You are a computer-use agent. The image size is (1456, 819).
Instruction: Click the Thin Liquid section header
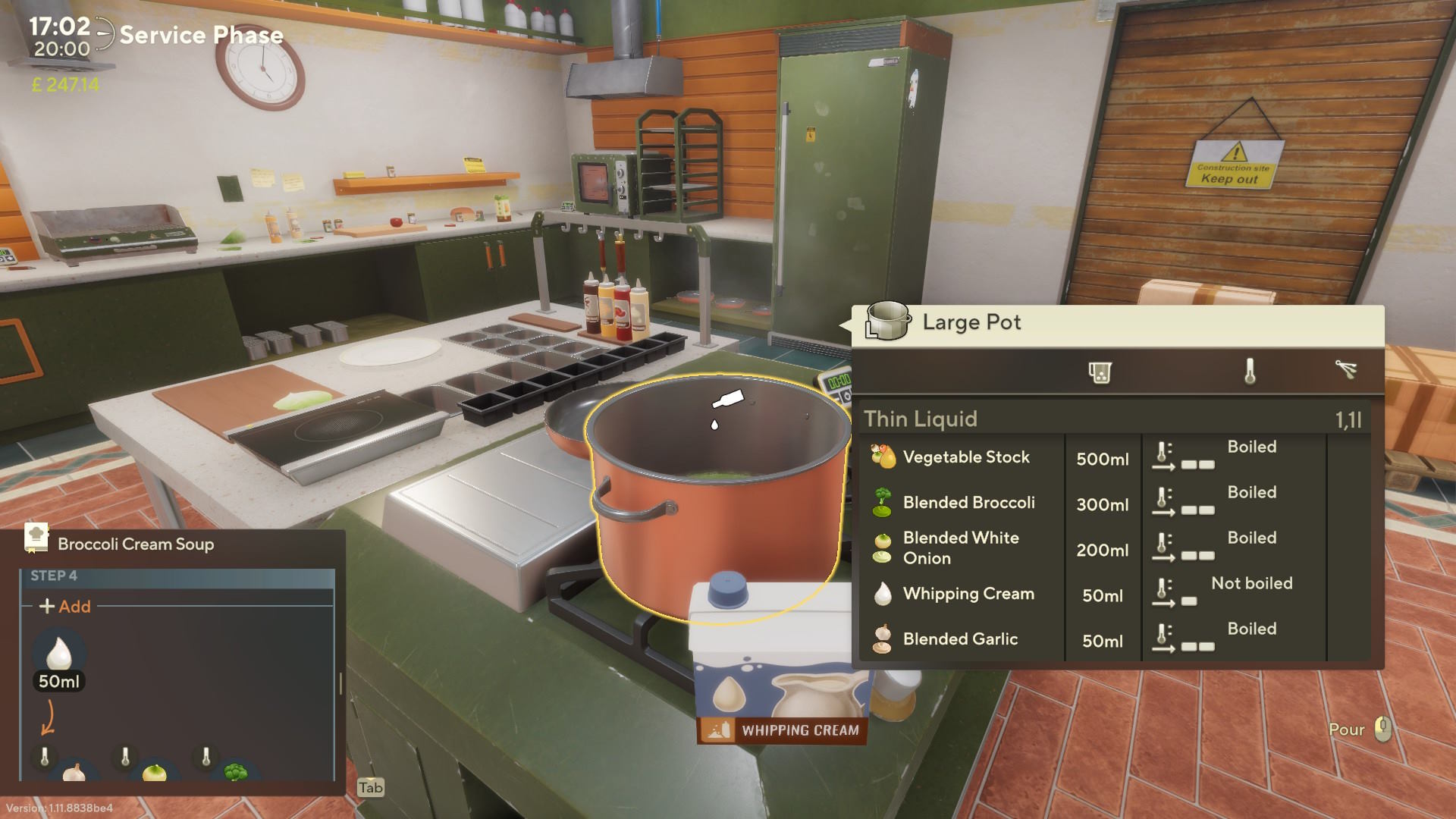click(921, 419)
